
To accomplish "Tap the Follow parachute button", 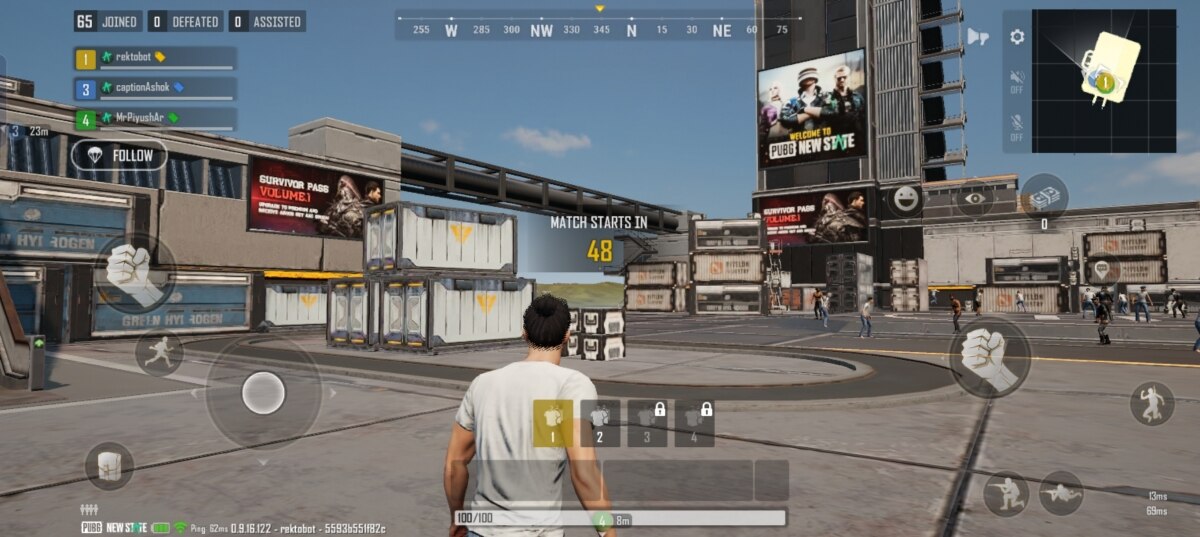I will pos(119,155).
